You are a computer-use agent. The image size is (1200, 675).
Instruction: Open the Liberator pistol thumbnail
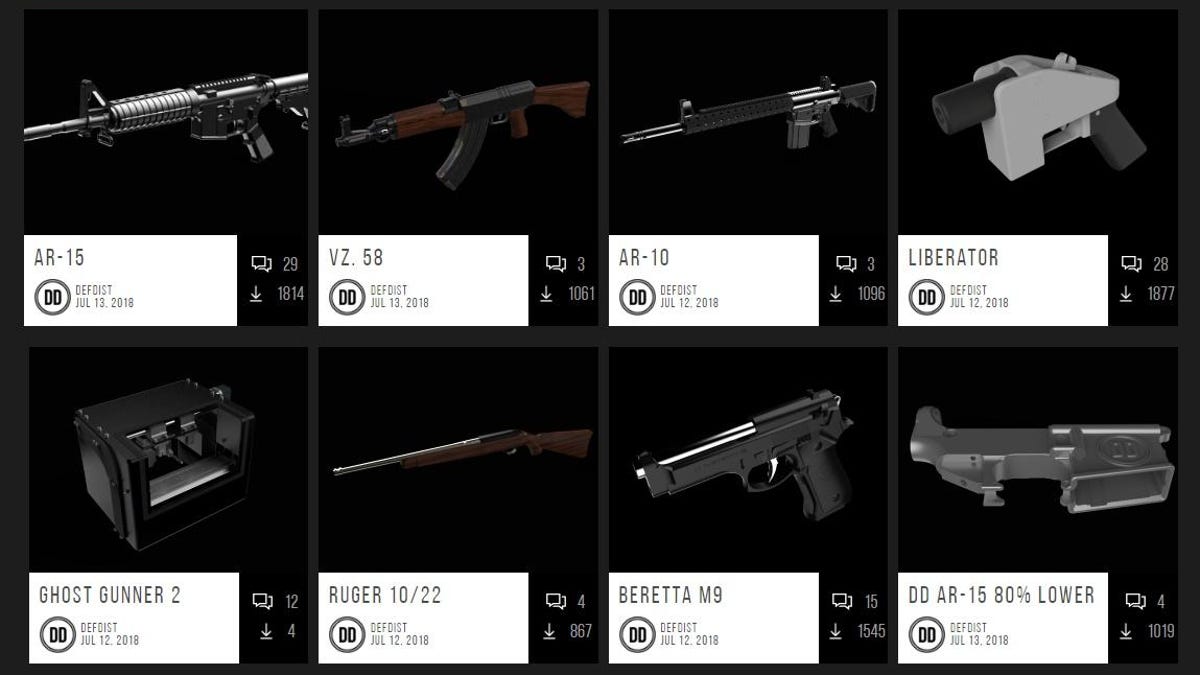pyautogui.click(x=1036, y=120)
